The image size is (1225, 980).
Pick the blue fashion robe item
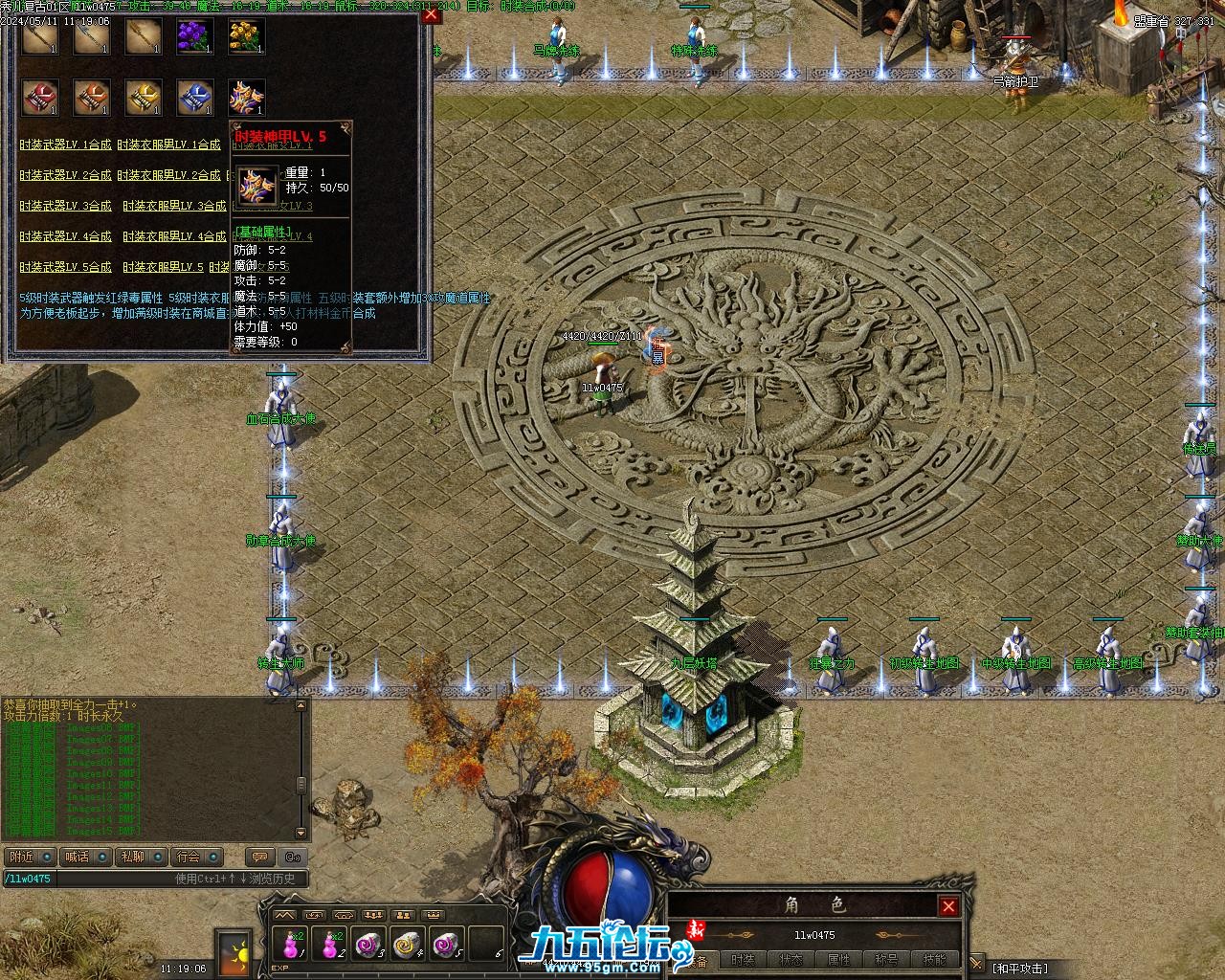click(195, 98)
